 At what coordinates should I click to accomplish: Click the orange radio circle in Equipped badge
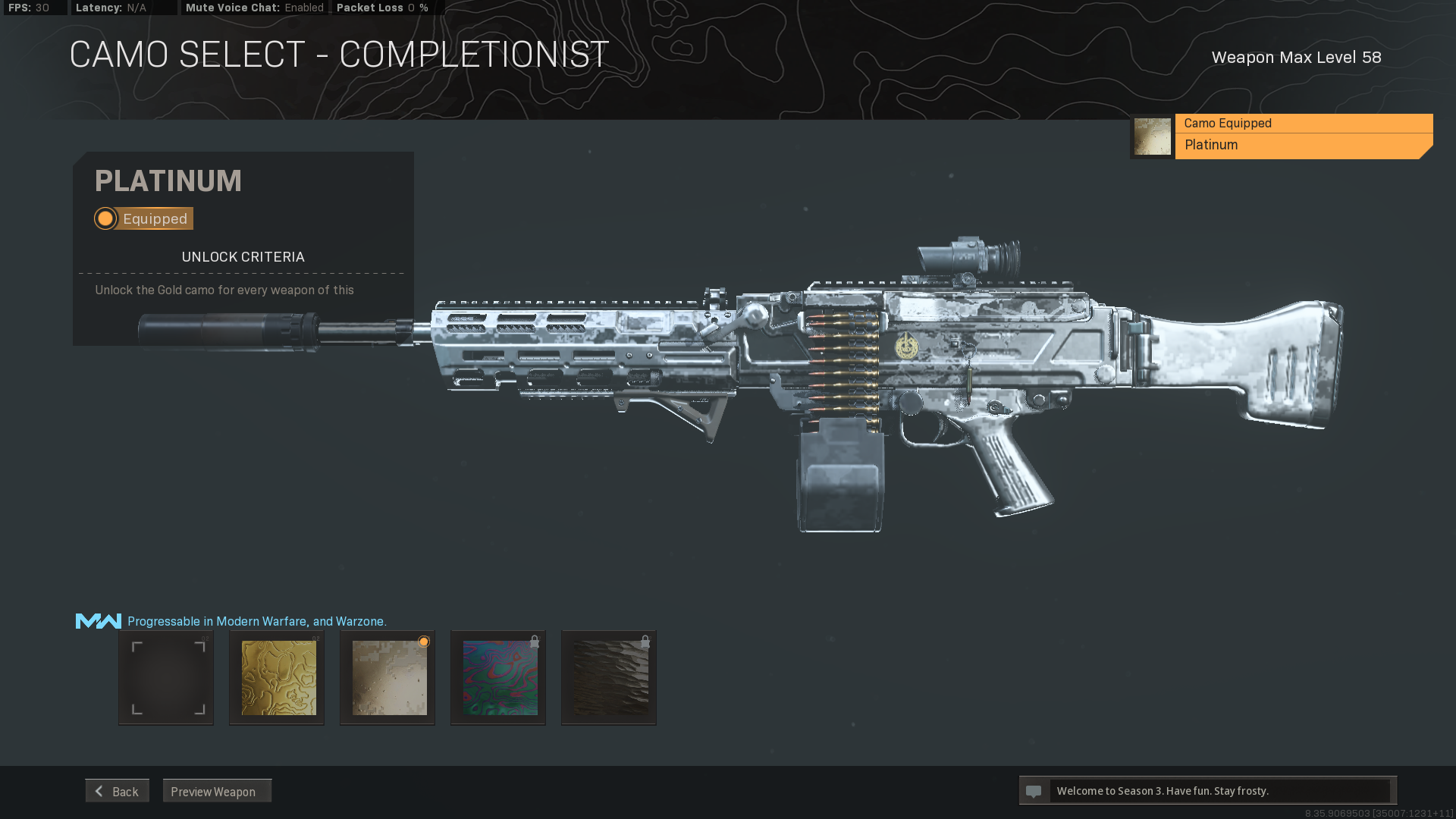[105, 218]
